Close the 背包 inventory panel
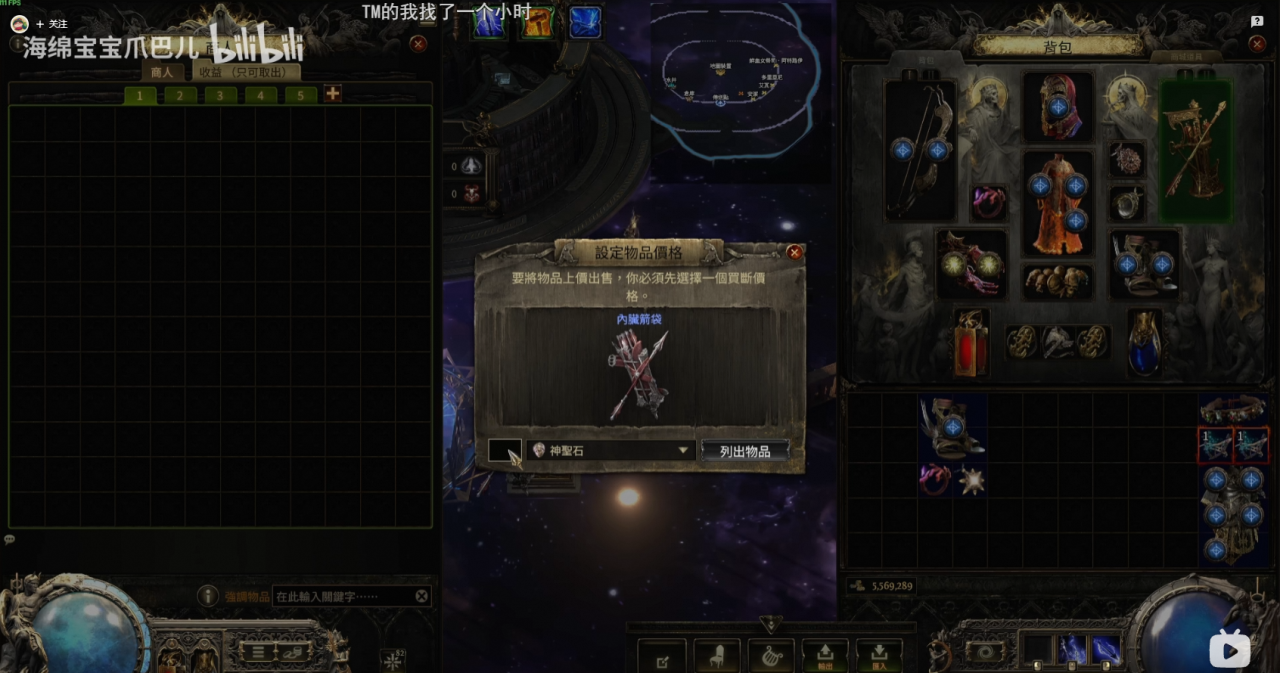The width and height of the screenshot is (1280, 673). pyautogui.click(x=1257, y=44)
